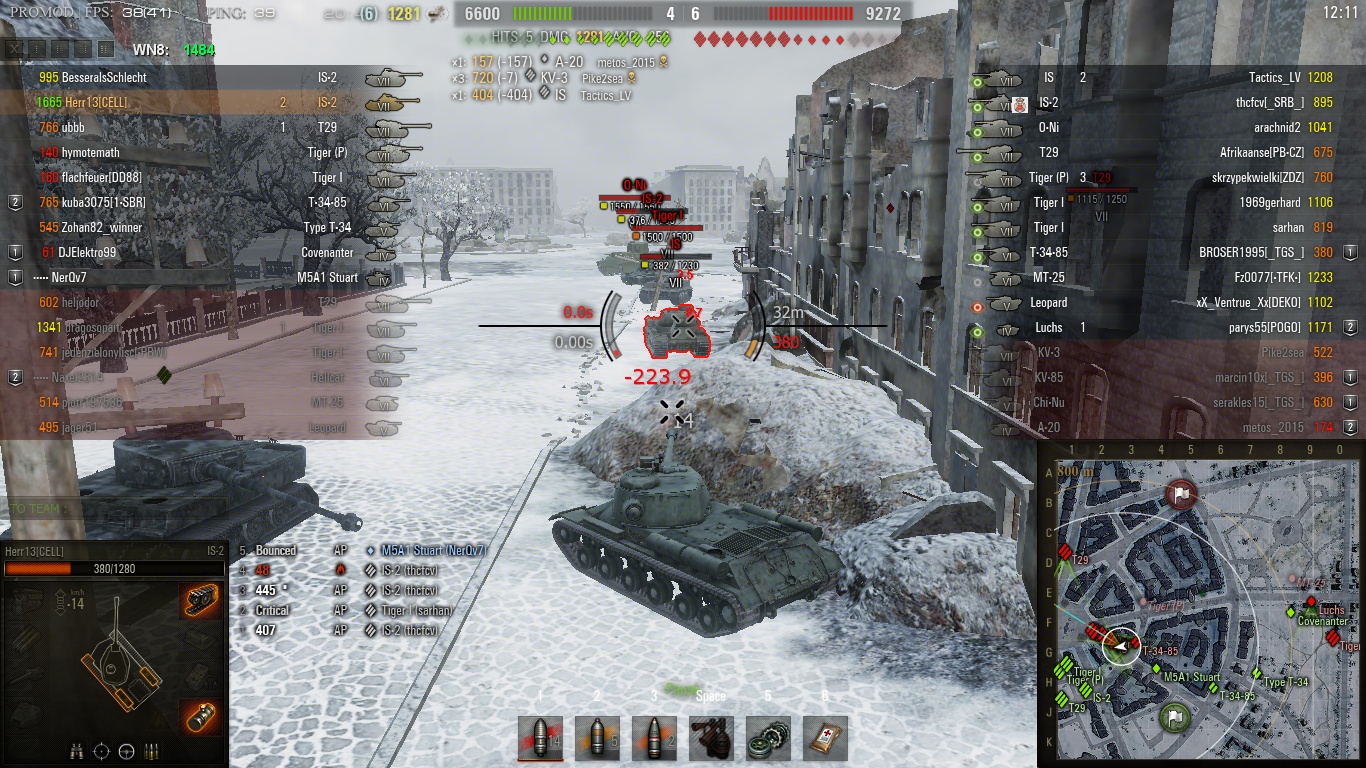
Task: Click the steering wheel driver icon
Action: tap(127, 751)
